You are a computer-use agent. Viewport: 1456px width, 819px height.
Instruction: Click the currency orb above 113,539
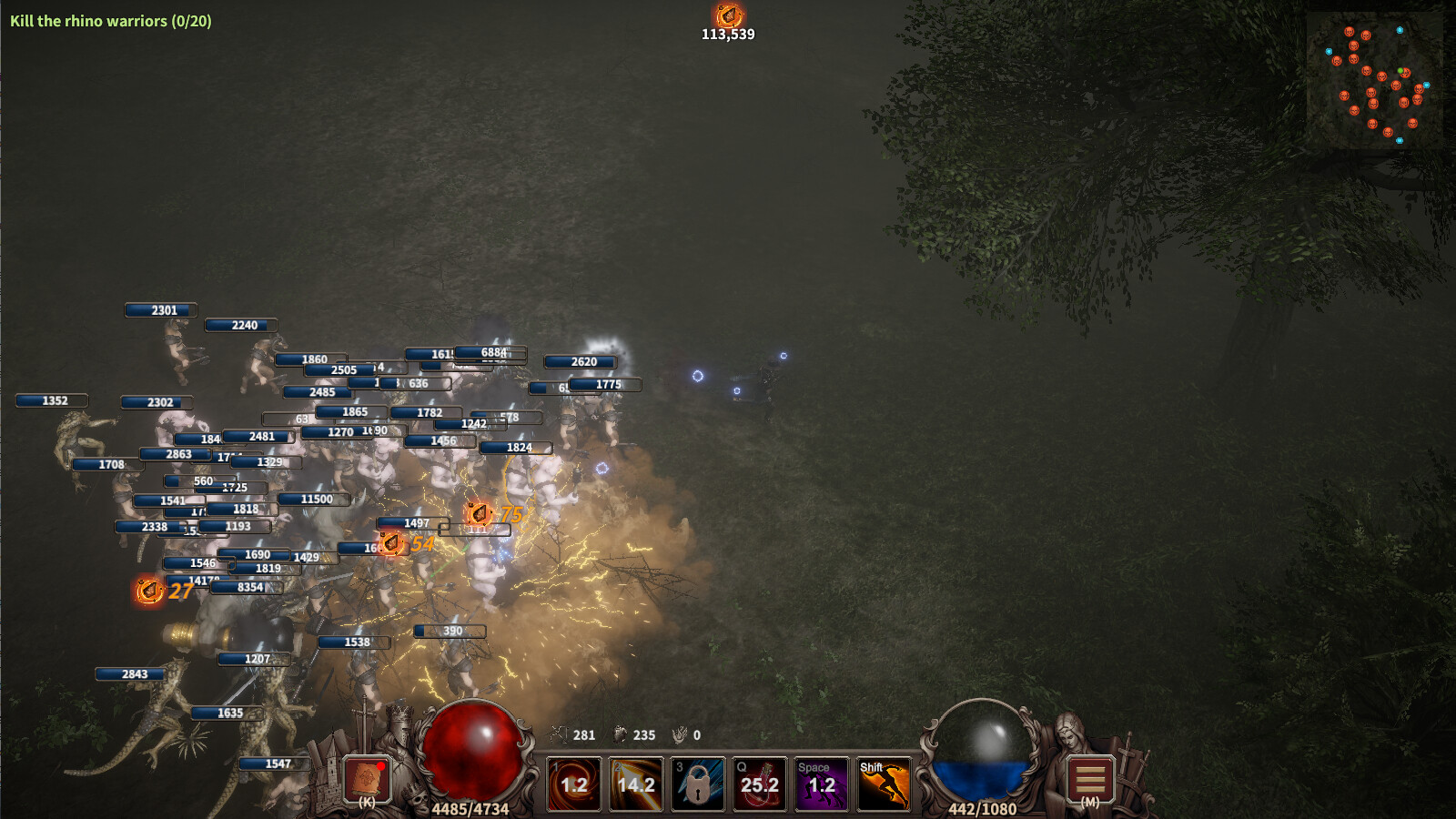(x=728, y=15)
